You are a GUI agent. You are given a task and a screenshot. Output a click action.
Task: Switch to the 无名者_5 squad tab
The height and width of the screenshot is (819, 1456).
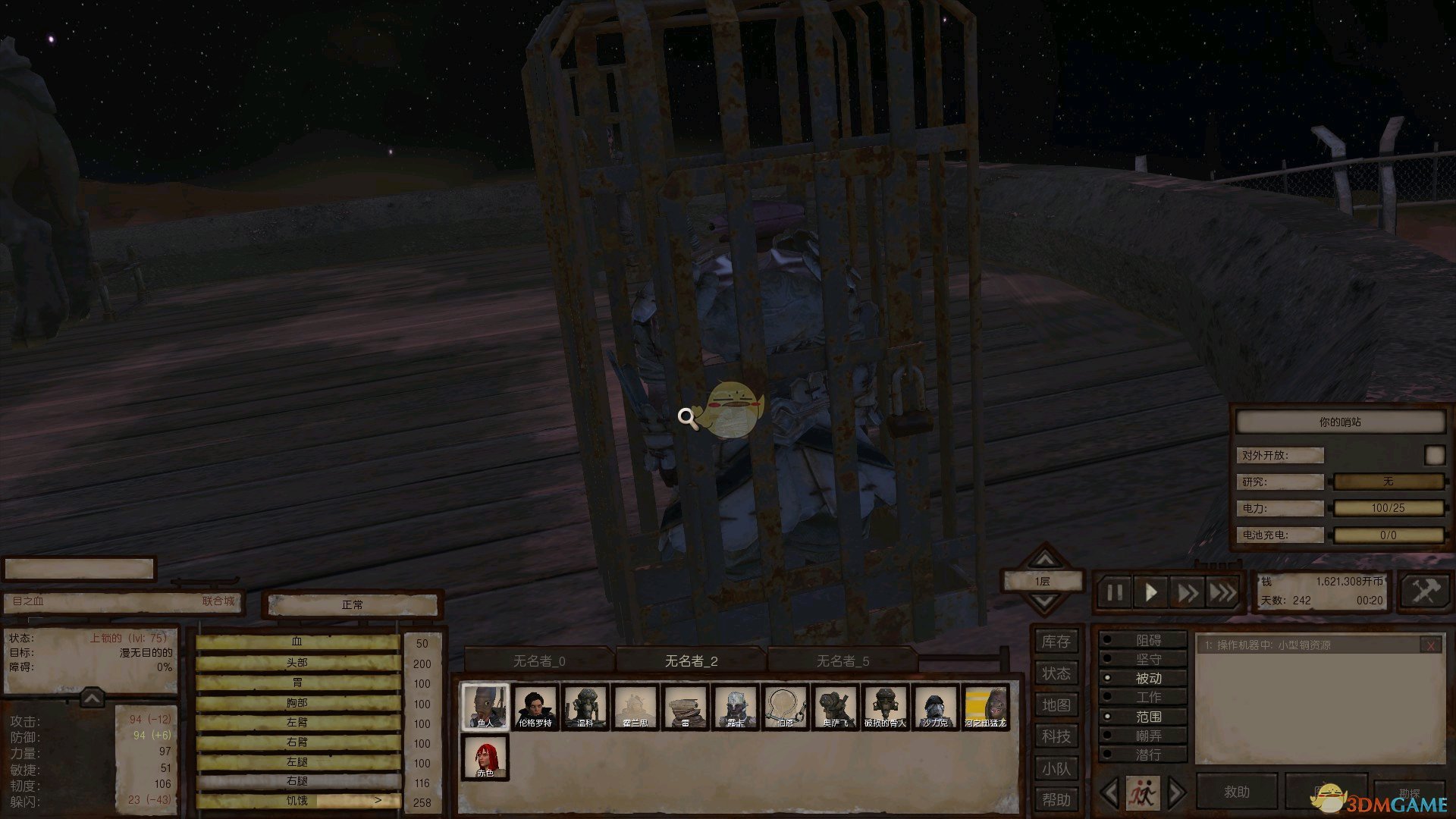coord(843,661)
